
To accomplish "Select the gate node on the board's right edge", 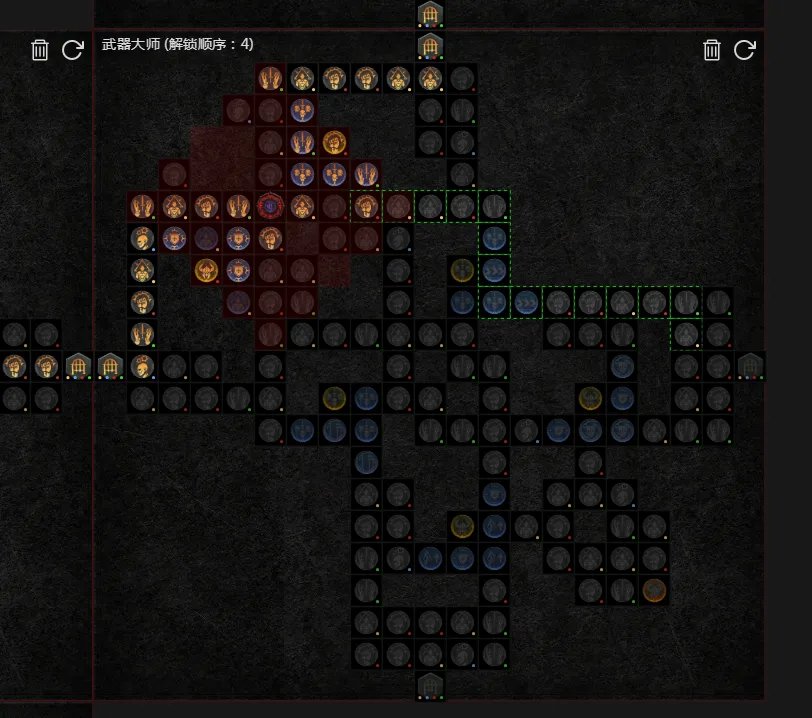I will point(750,366).
